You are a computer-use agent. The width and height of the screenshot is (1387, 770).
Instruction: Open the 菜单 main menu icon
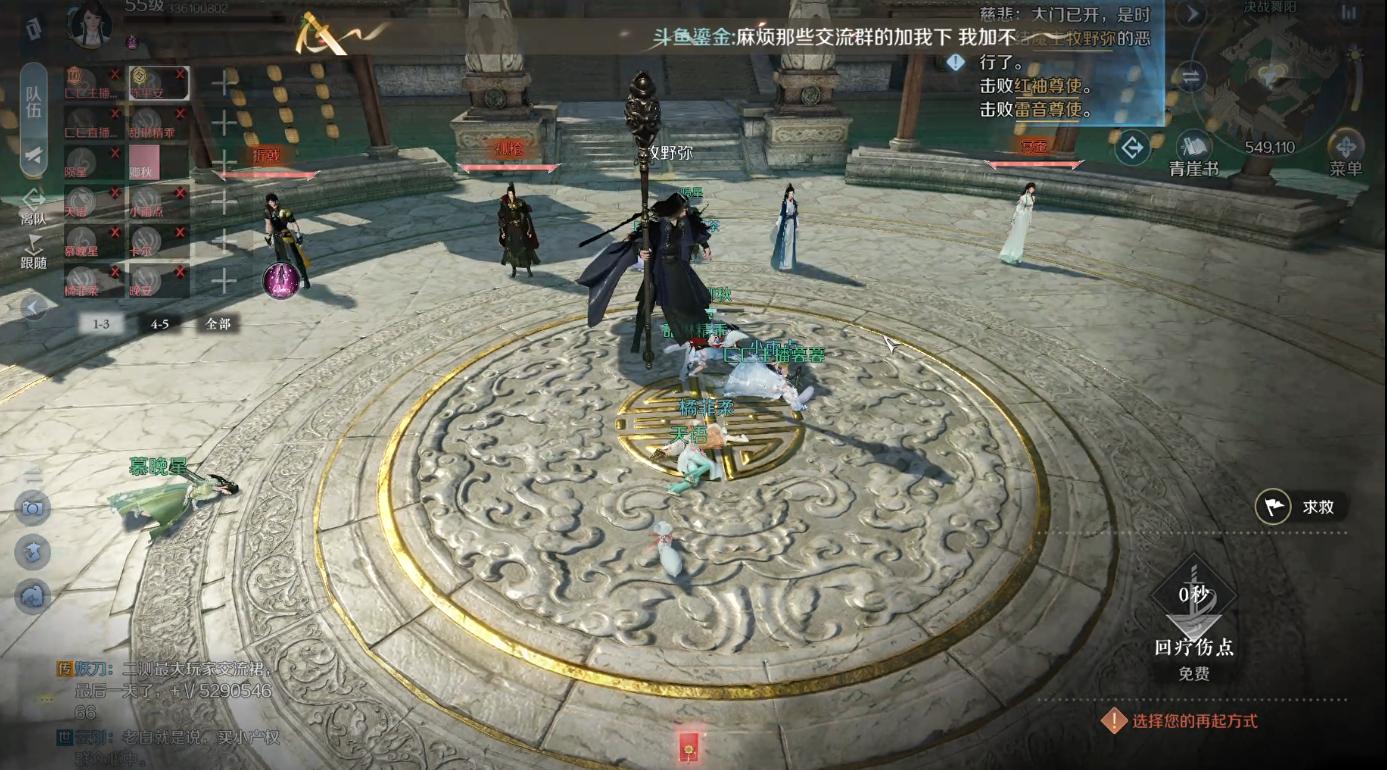(1347, 144)
